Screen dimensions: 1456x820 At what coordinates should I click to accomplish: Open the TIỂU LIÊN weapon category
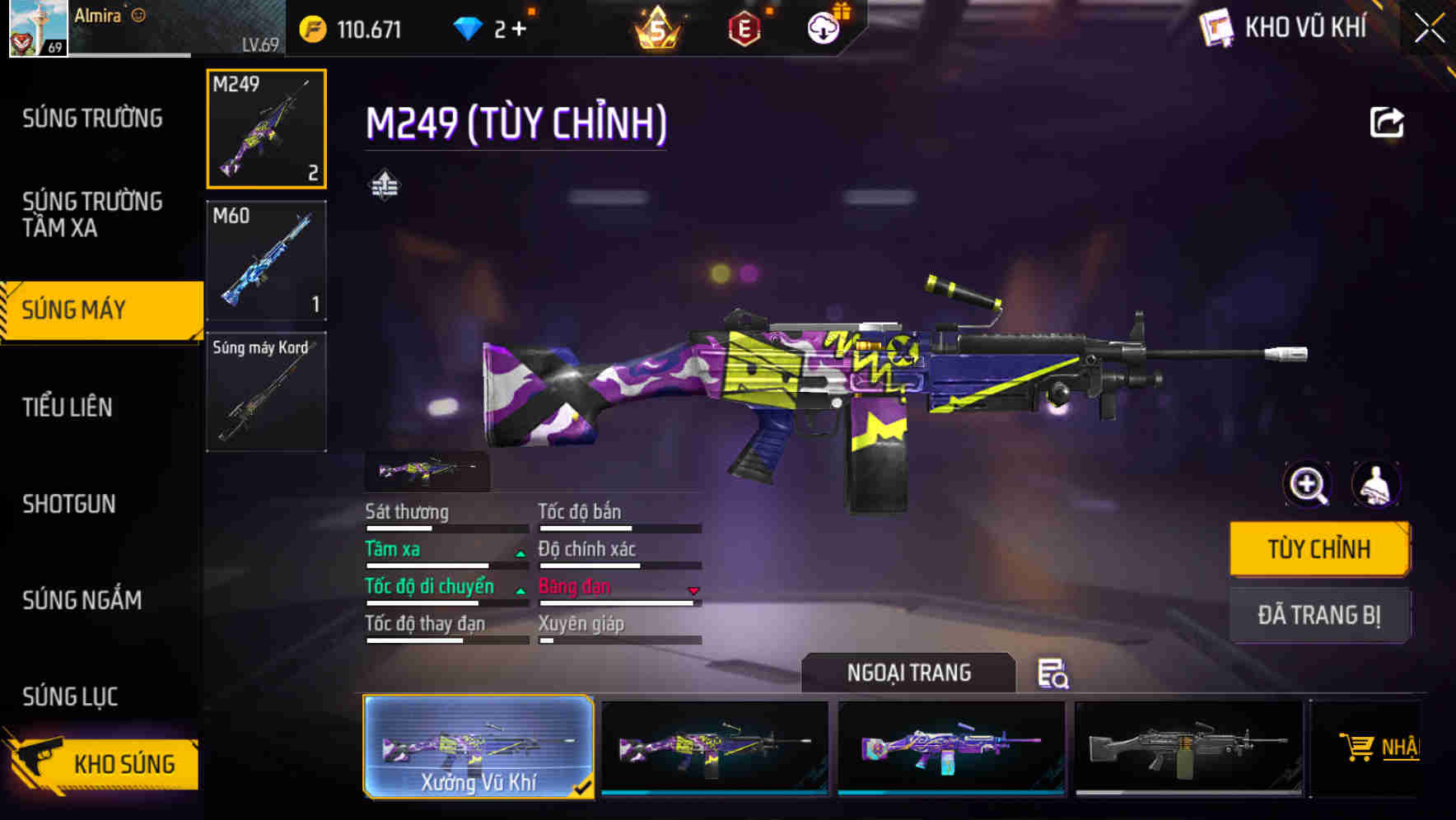[69, 407]
